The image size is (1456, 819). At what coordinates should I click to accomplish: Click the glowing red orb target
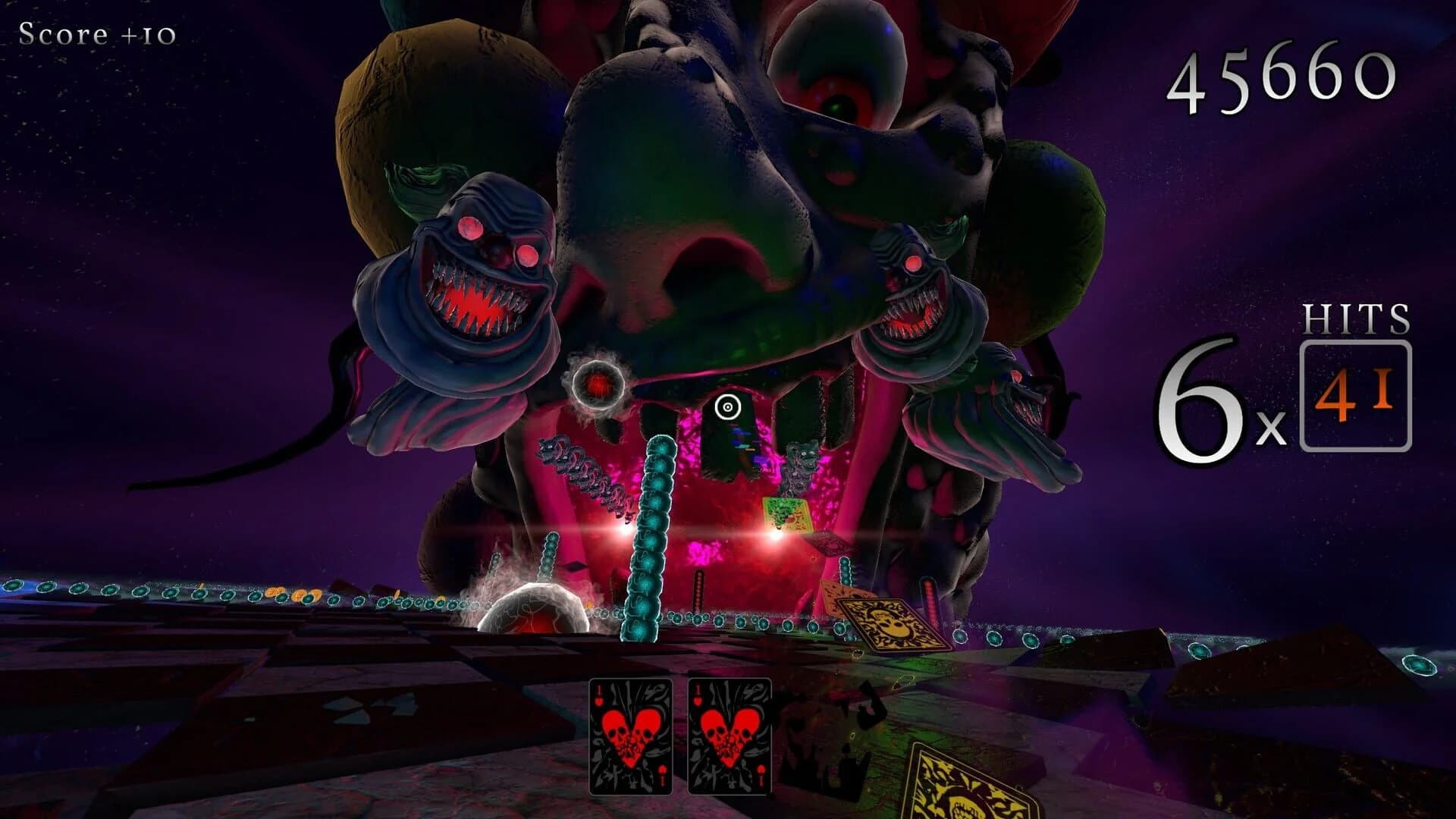click(x=599, y=387)
